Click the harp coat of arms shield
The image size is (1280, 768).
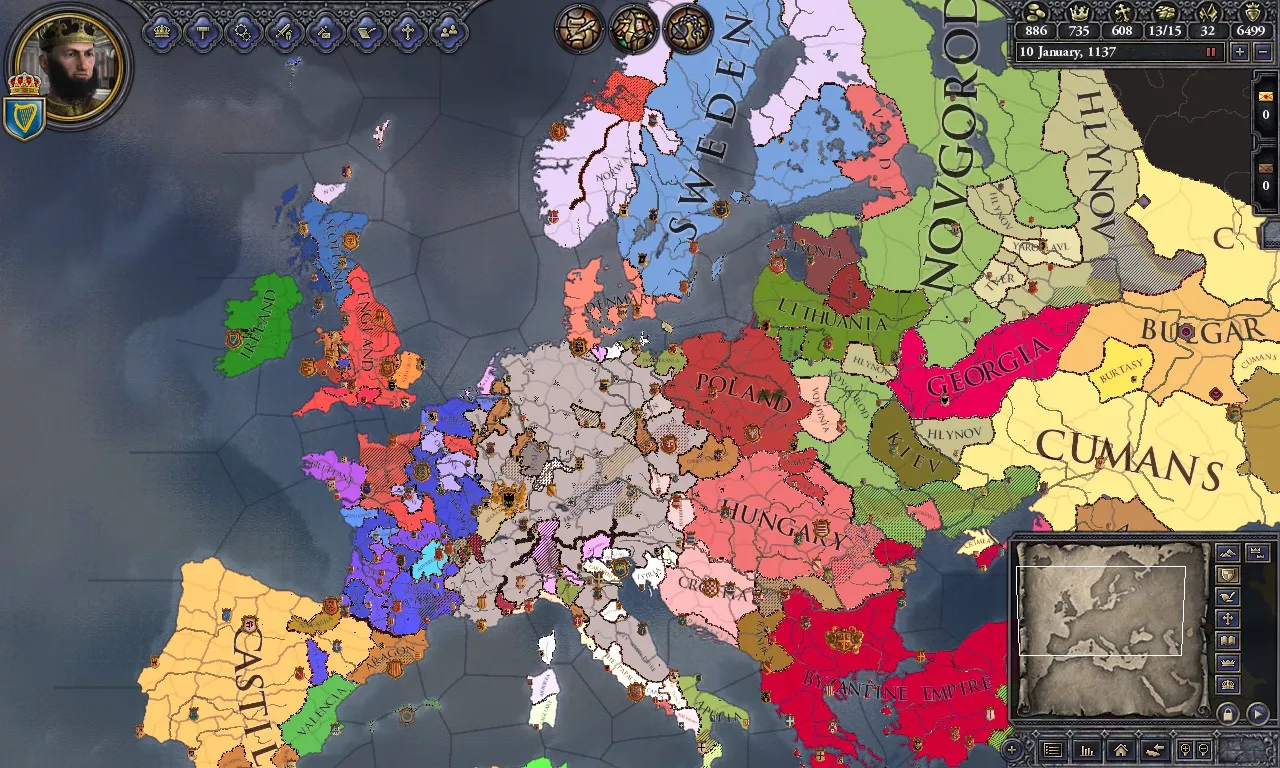(23, 118)
